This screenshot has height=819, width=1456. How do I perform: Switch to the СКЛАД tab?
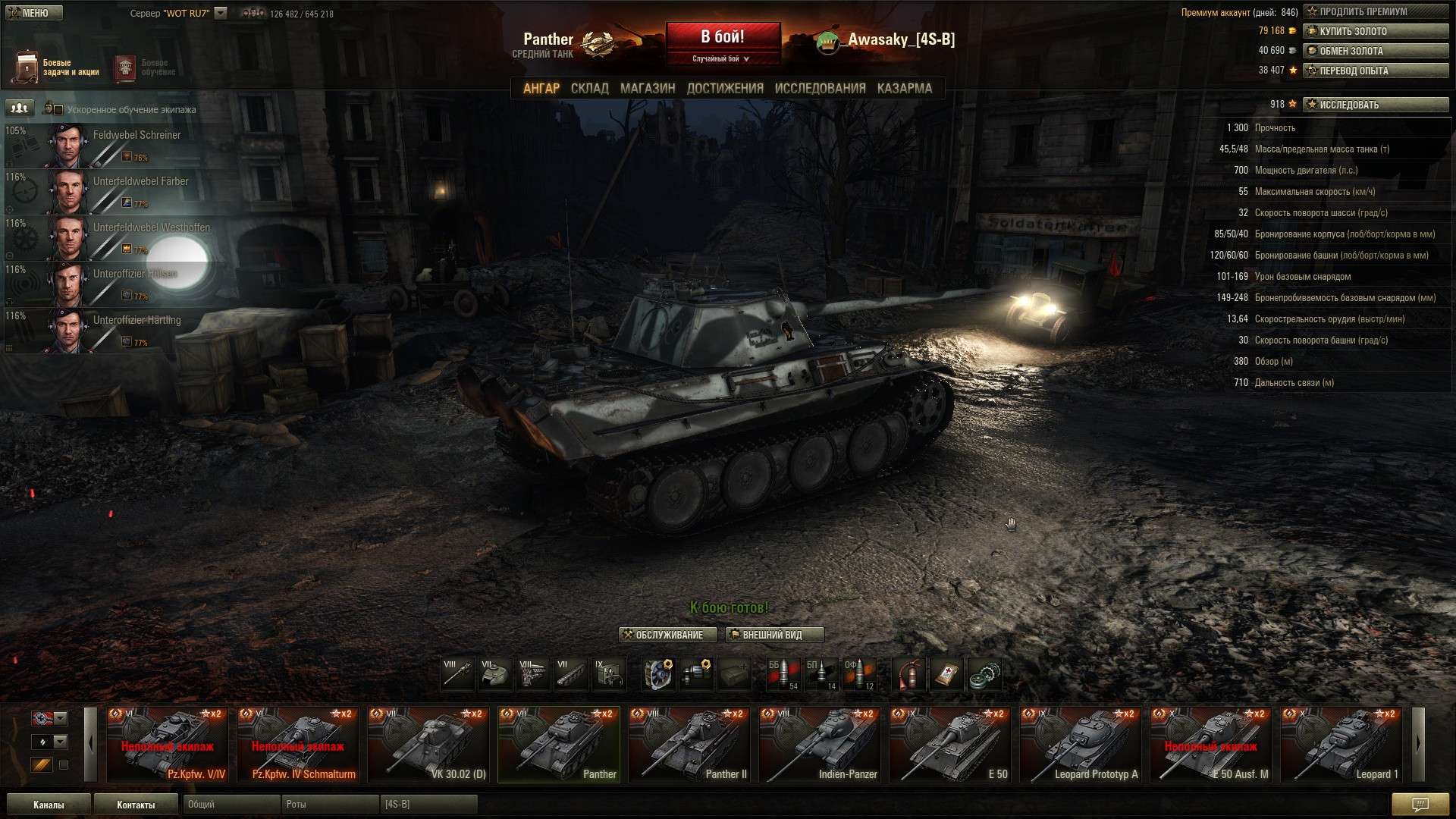pyautogui.click(x=589, y=89)
